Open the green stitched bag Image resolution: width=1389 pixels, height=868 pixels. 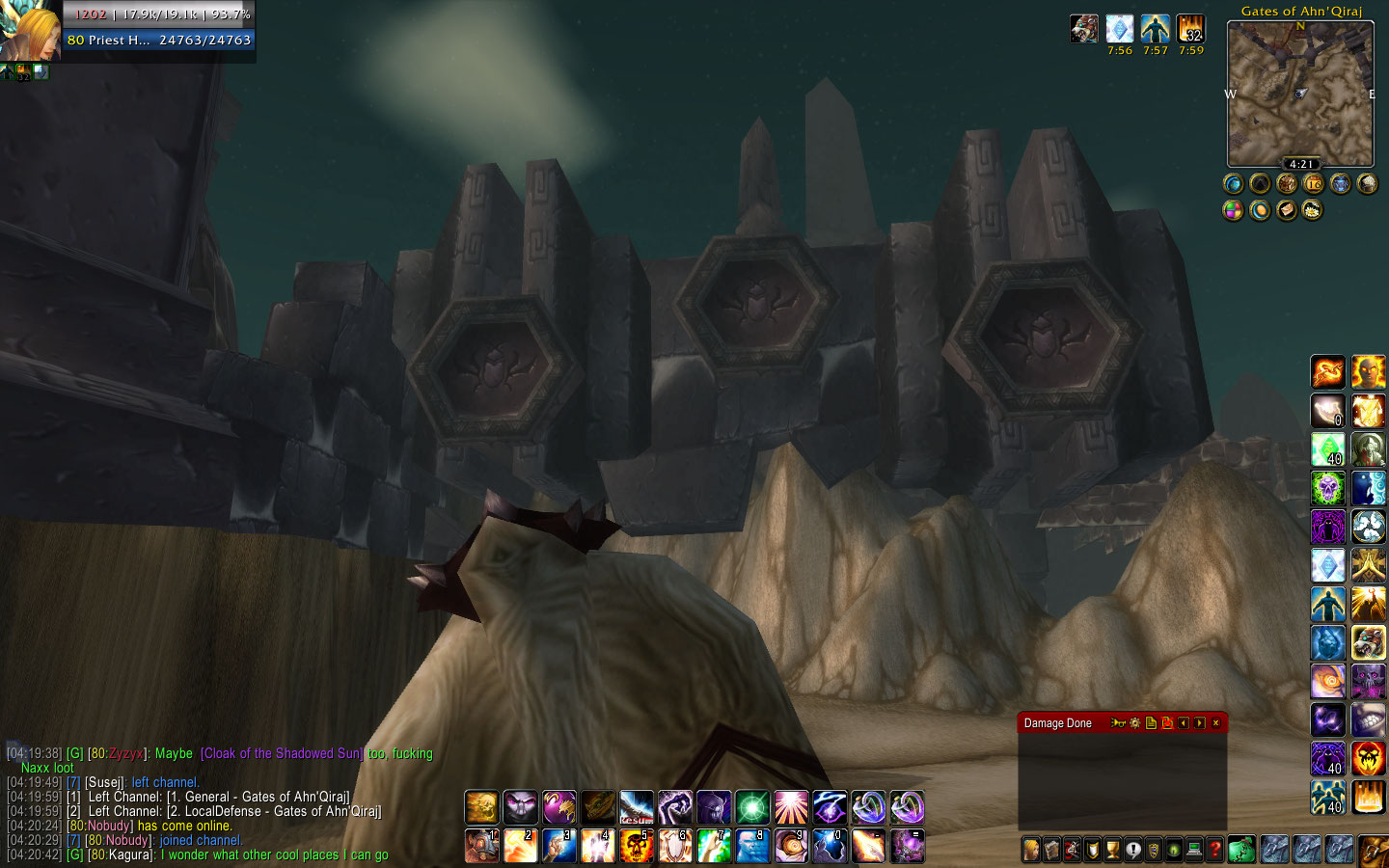coord(1241,850)
